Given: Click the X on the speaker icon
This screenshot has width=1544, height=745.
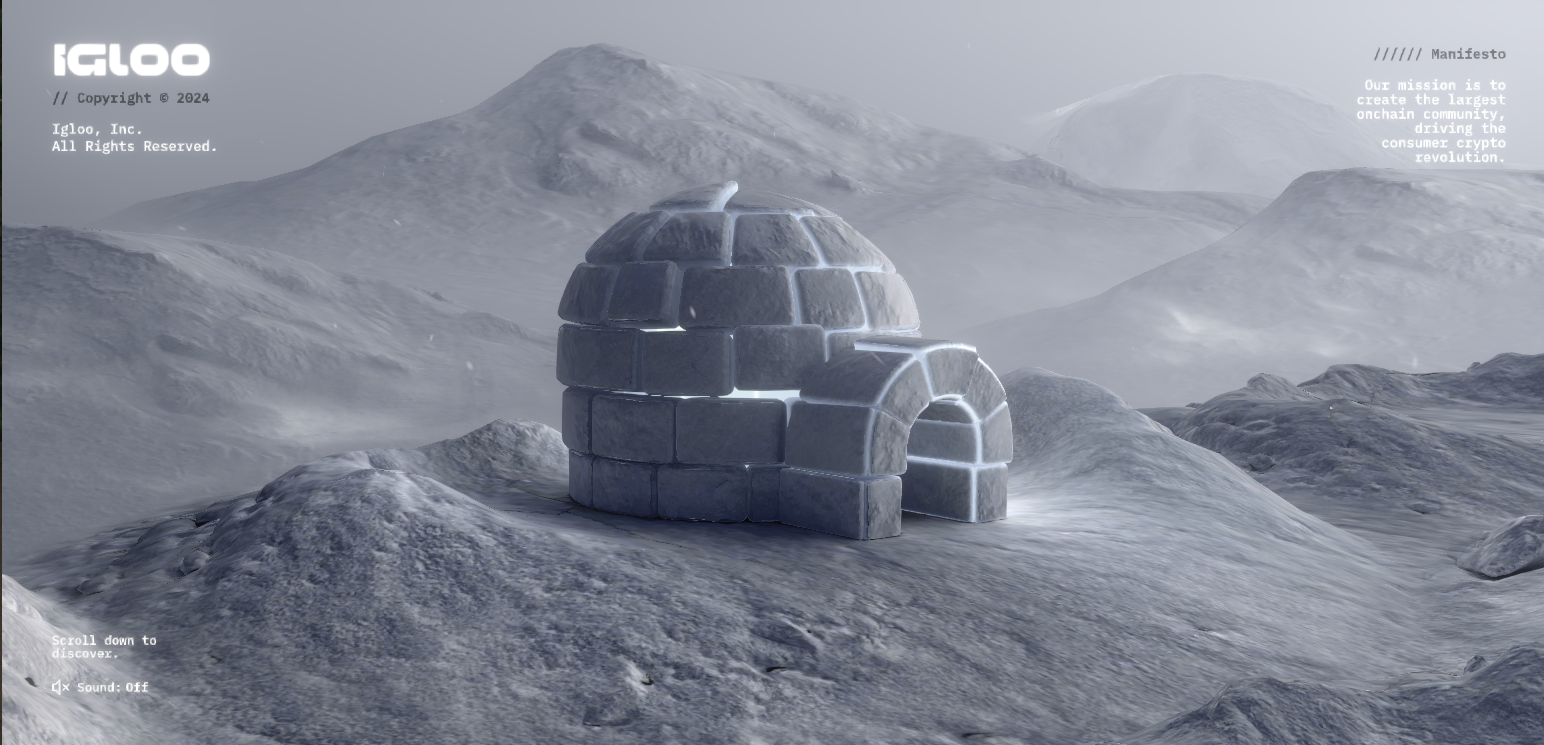Looking at the screenshot, I should 65,689.
